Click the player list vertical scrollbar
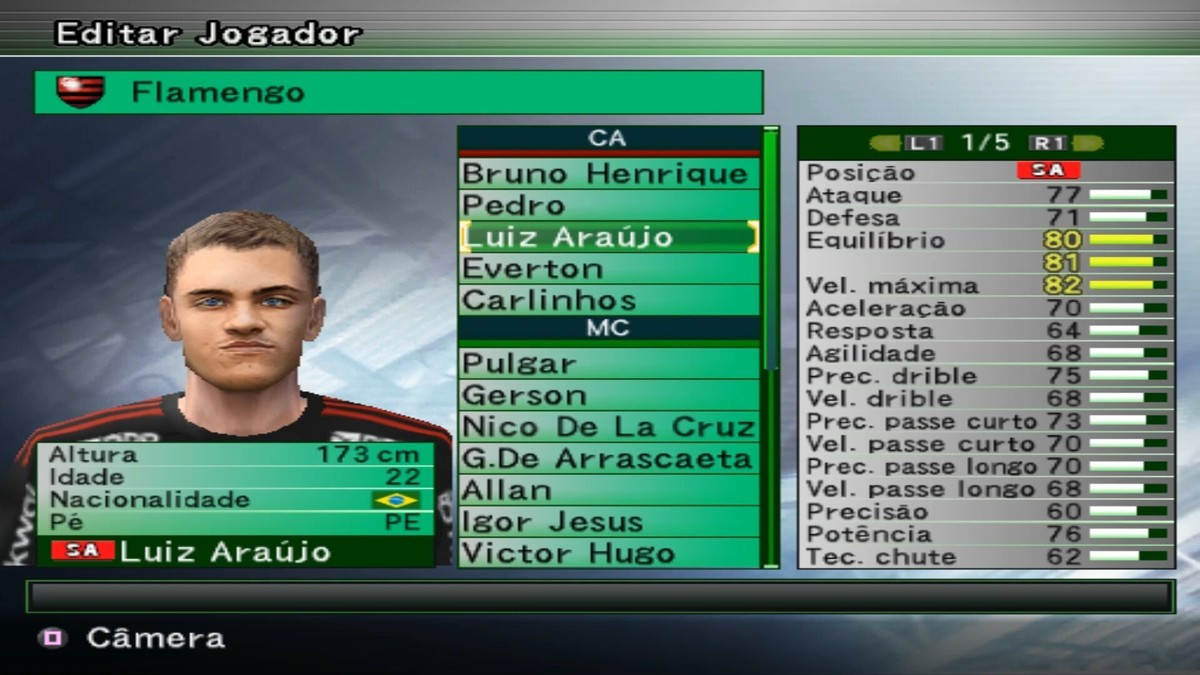This screenshot has width=1200, height=675. point(770,346)
